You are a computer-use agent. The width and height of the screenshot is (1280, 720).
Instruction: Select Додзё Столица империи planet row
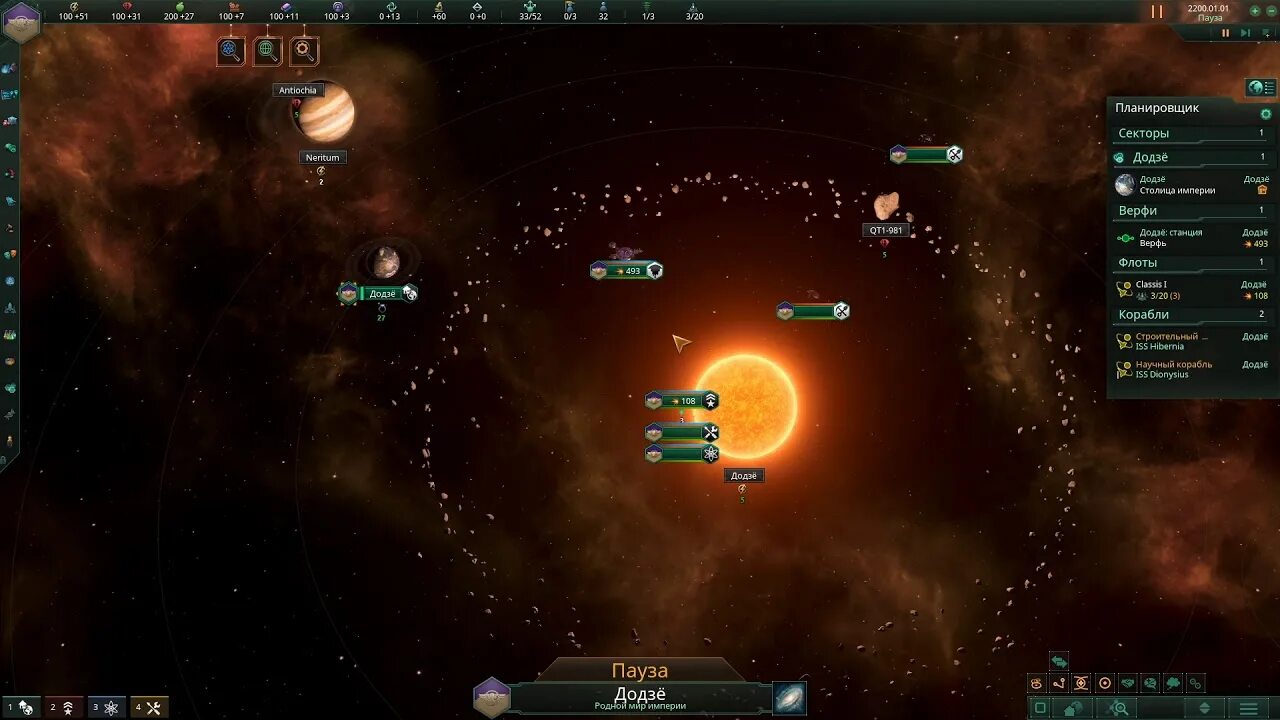(x=1190, y=185)
